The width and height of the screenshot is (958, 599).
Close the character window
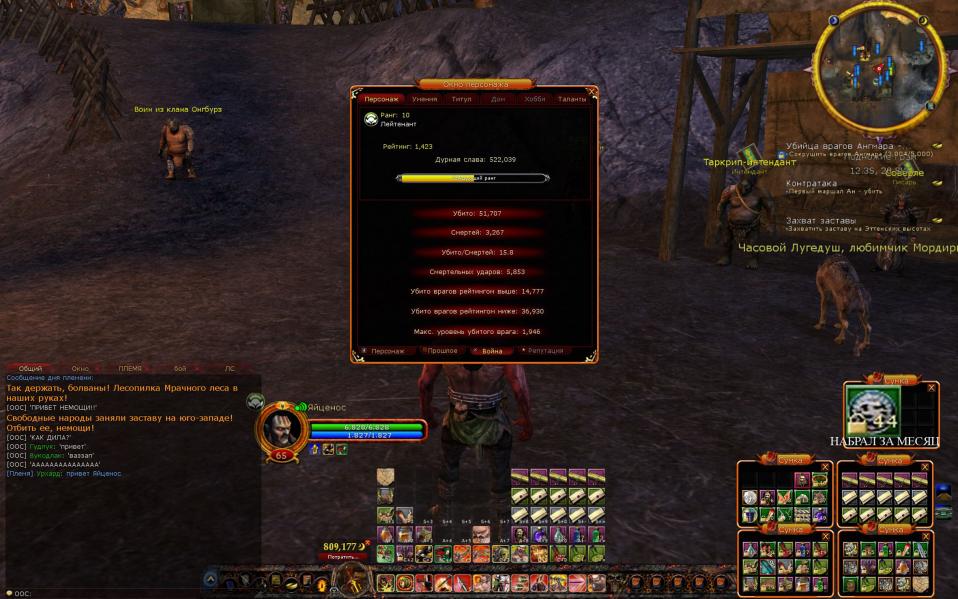[592, 91]
